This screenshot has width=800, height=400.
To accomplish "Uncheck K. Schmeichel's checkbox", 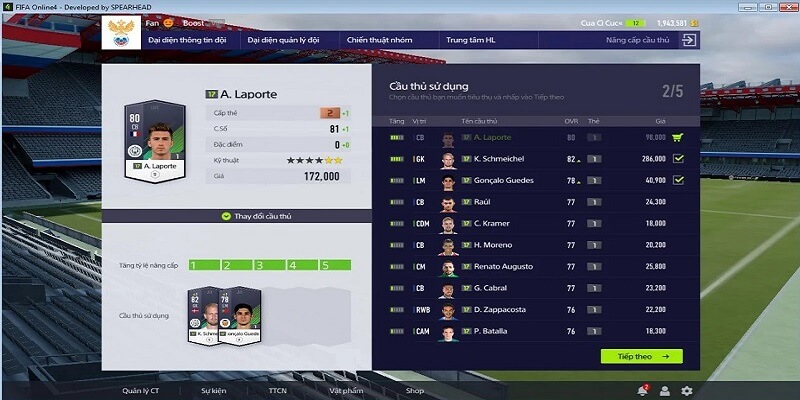I will click(x=678, y=158).
